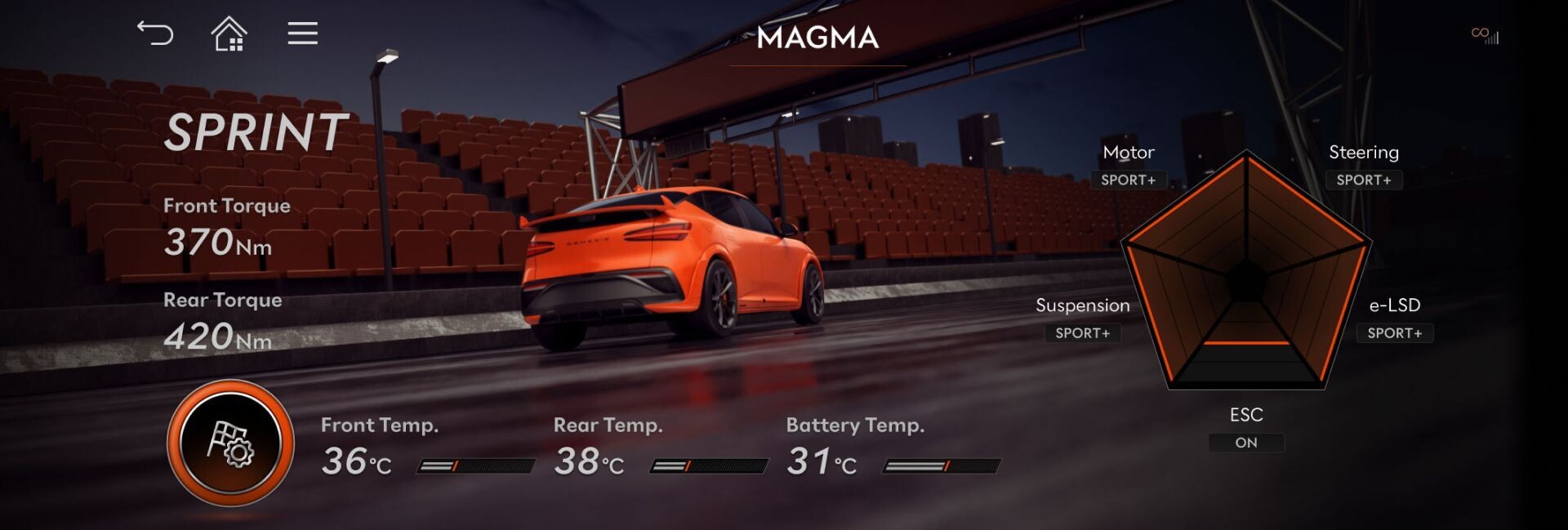Open the home screen icon

coord(229,34)
